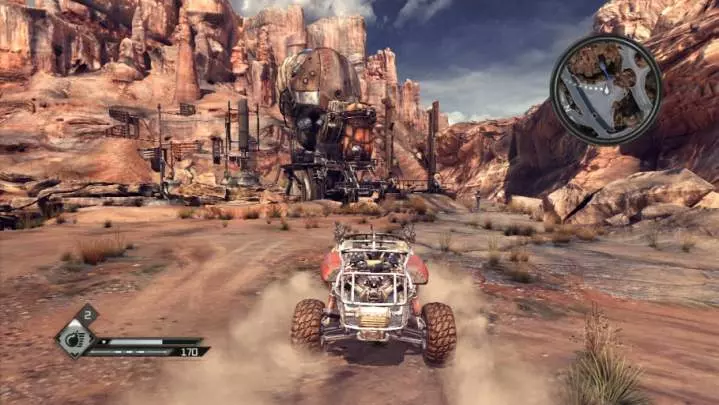Select the boost item icon in the diamond
The width and height of the screenshot is (719, 405).
(x=75, y=338)
